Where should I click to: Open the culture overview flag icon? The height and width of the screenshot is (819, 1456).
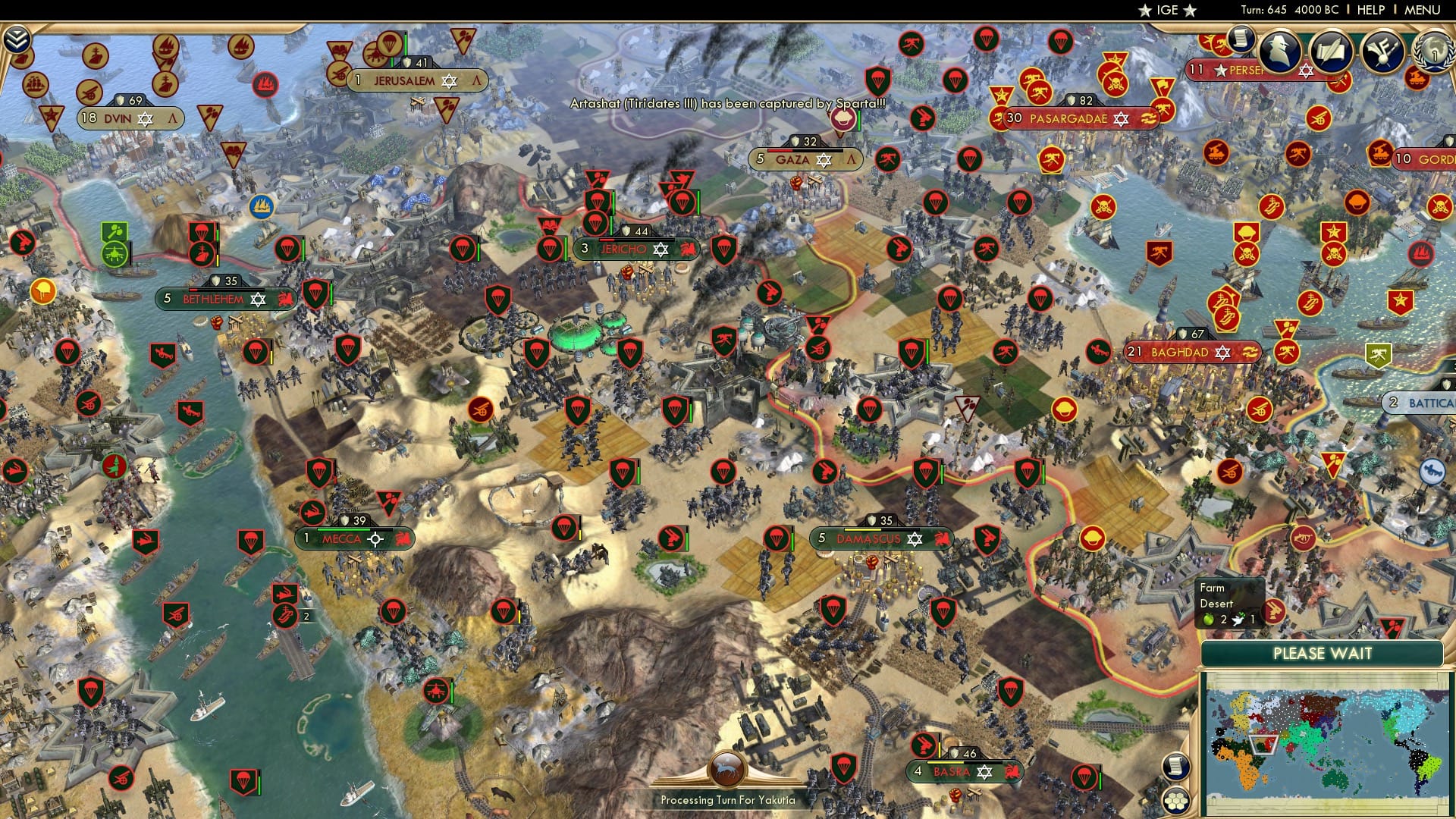1382,50
